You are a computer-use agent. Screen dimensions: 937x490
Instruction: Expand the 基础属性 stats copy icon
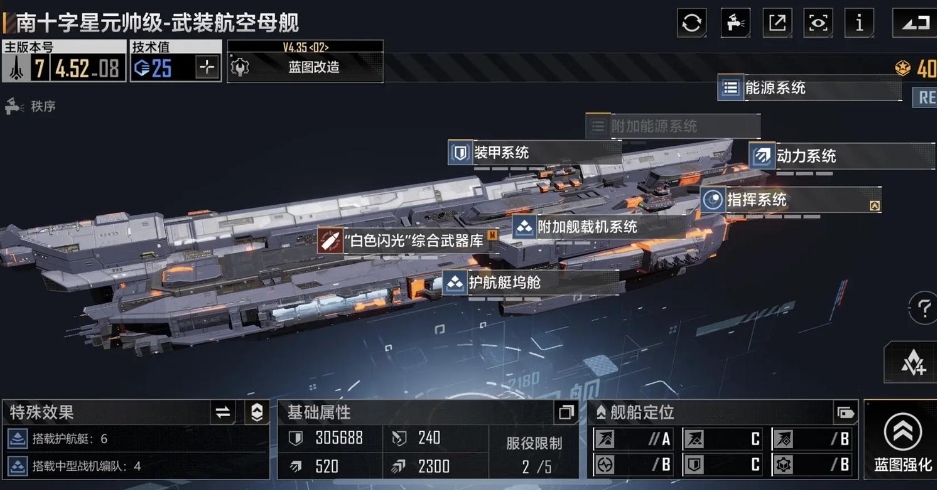pos(566,412)
